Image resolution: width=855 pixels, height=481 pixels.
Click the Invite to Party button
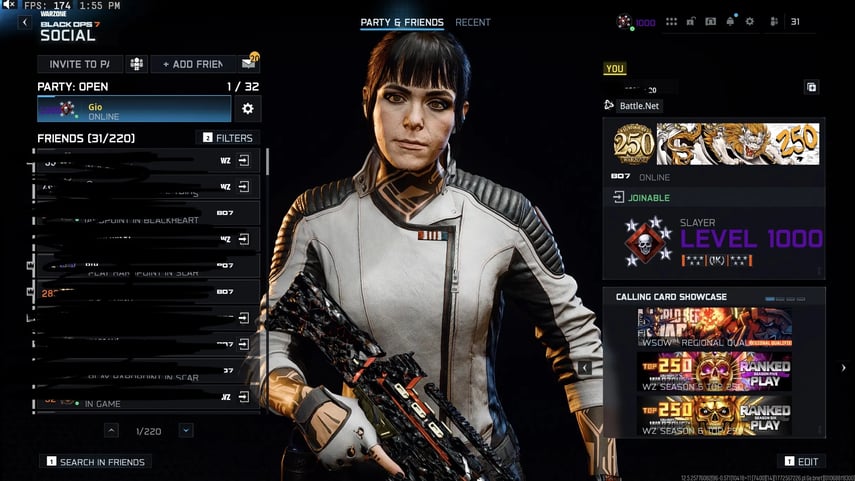tap(80, 64)
